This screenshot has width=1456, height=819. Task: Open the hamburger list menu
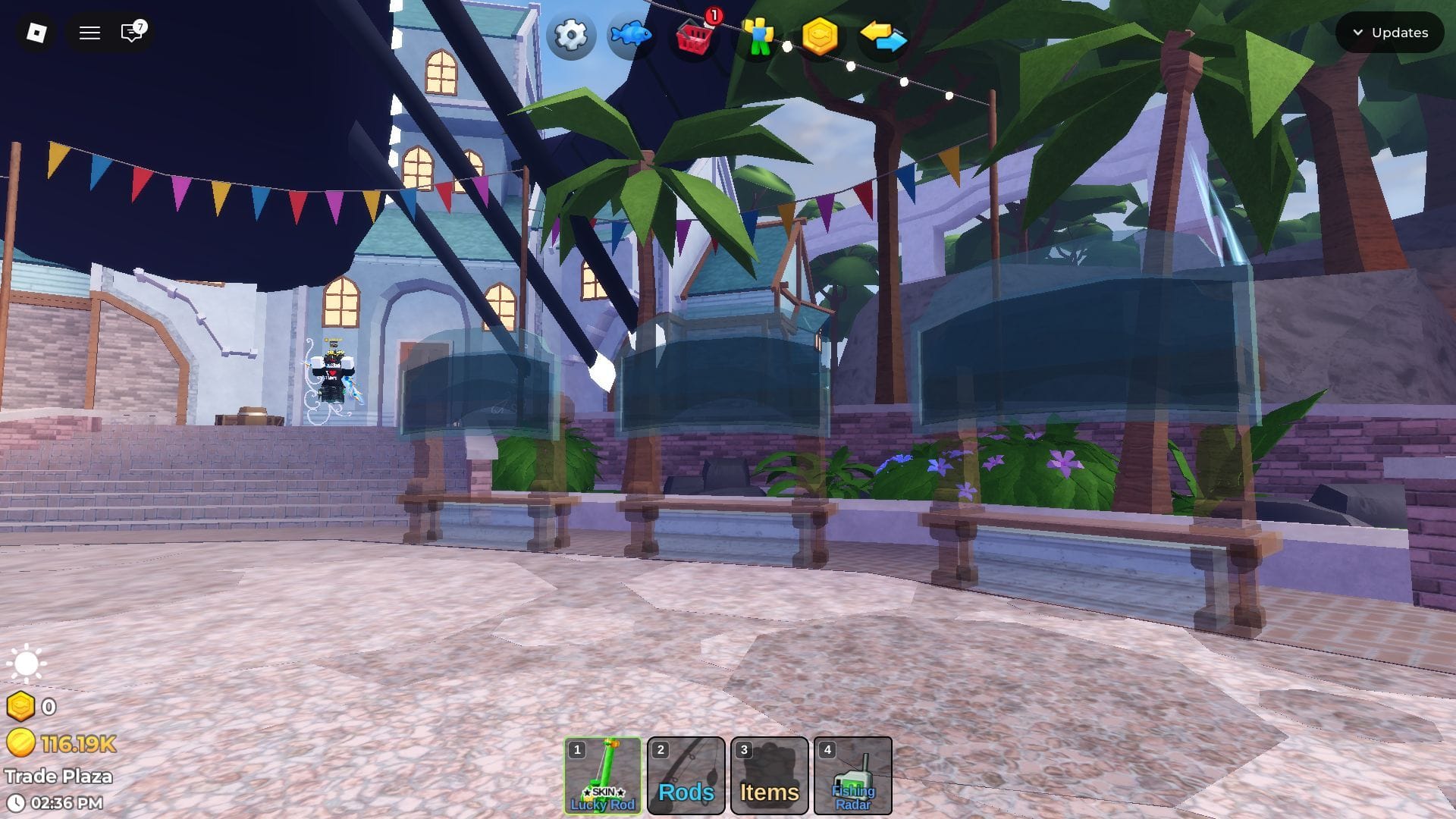pos(89,33)
